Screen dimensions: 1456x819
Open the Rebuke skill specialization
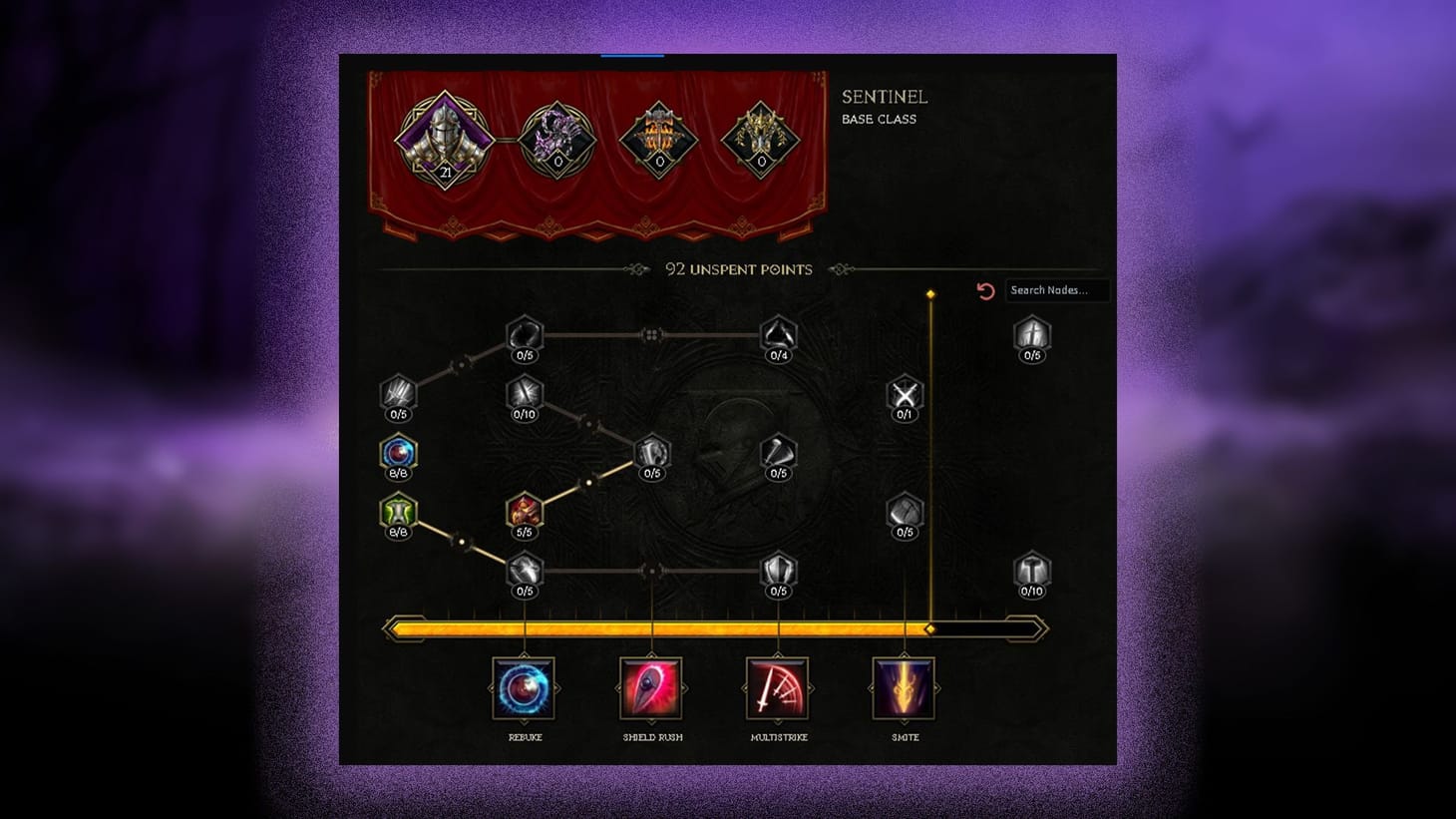(526, 688)
